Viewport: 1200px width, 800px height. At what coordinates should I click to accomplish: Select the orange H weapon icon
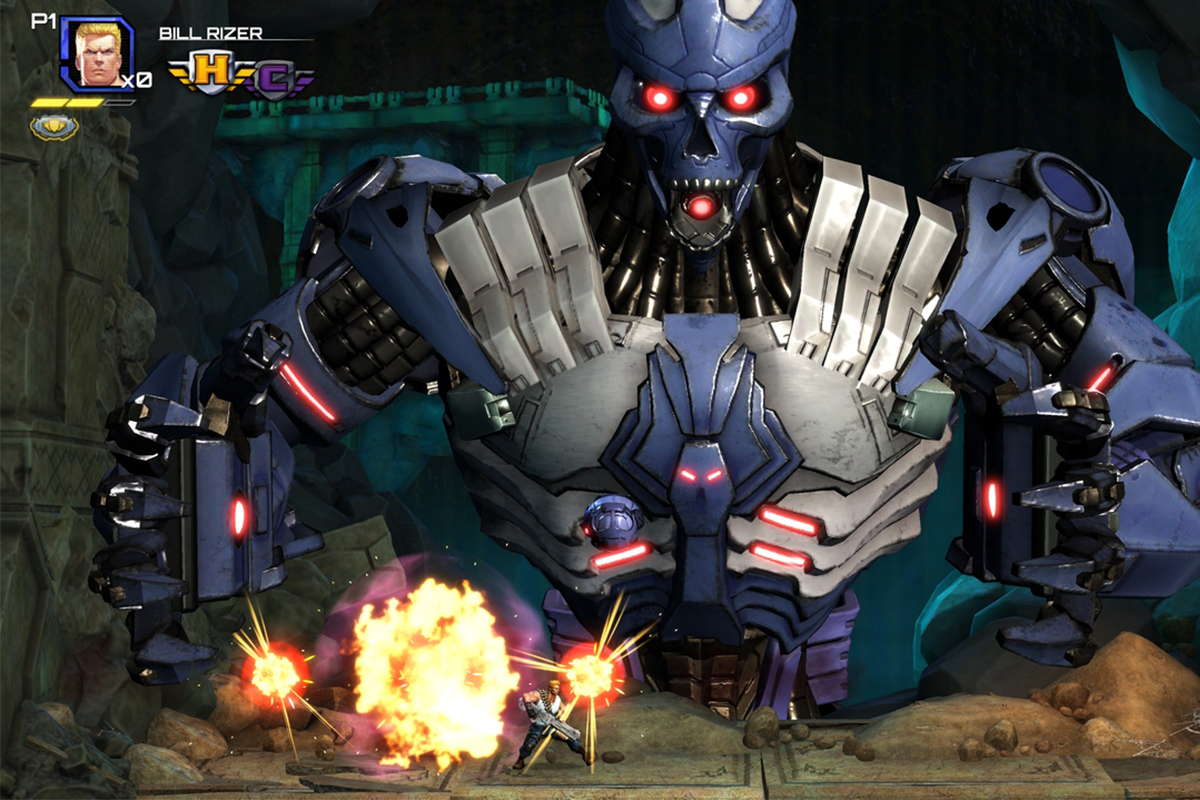click(x=210, y=71)
